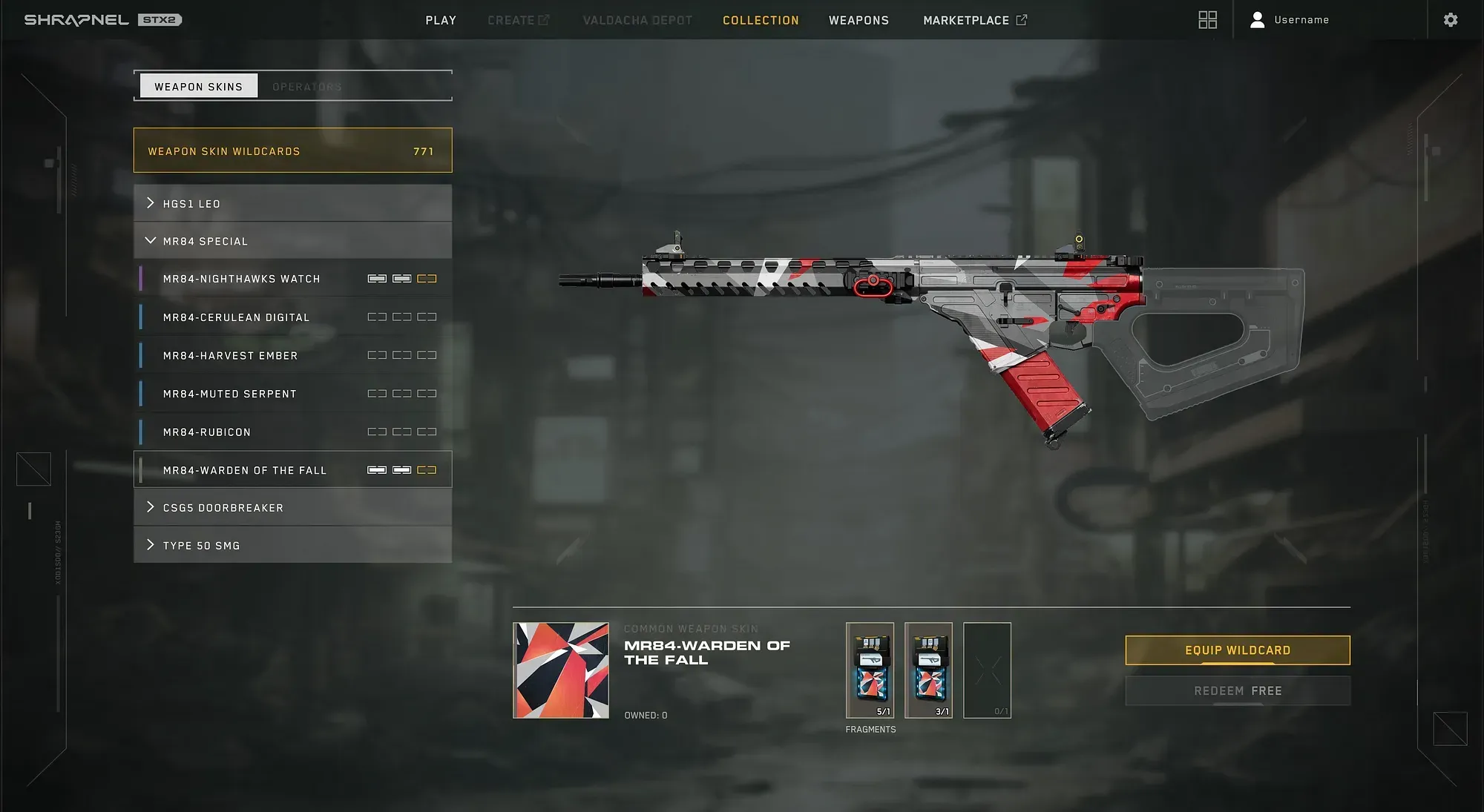Click the Equip Wildcard button

pyautogui.click(x=1238, y=650)
